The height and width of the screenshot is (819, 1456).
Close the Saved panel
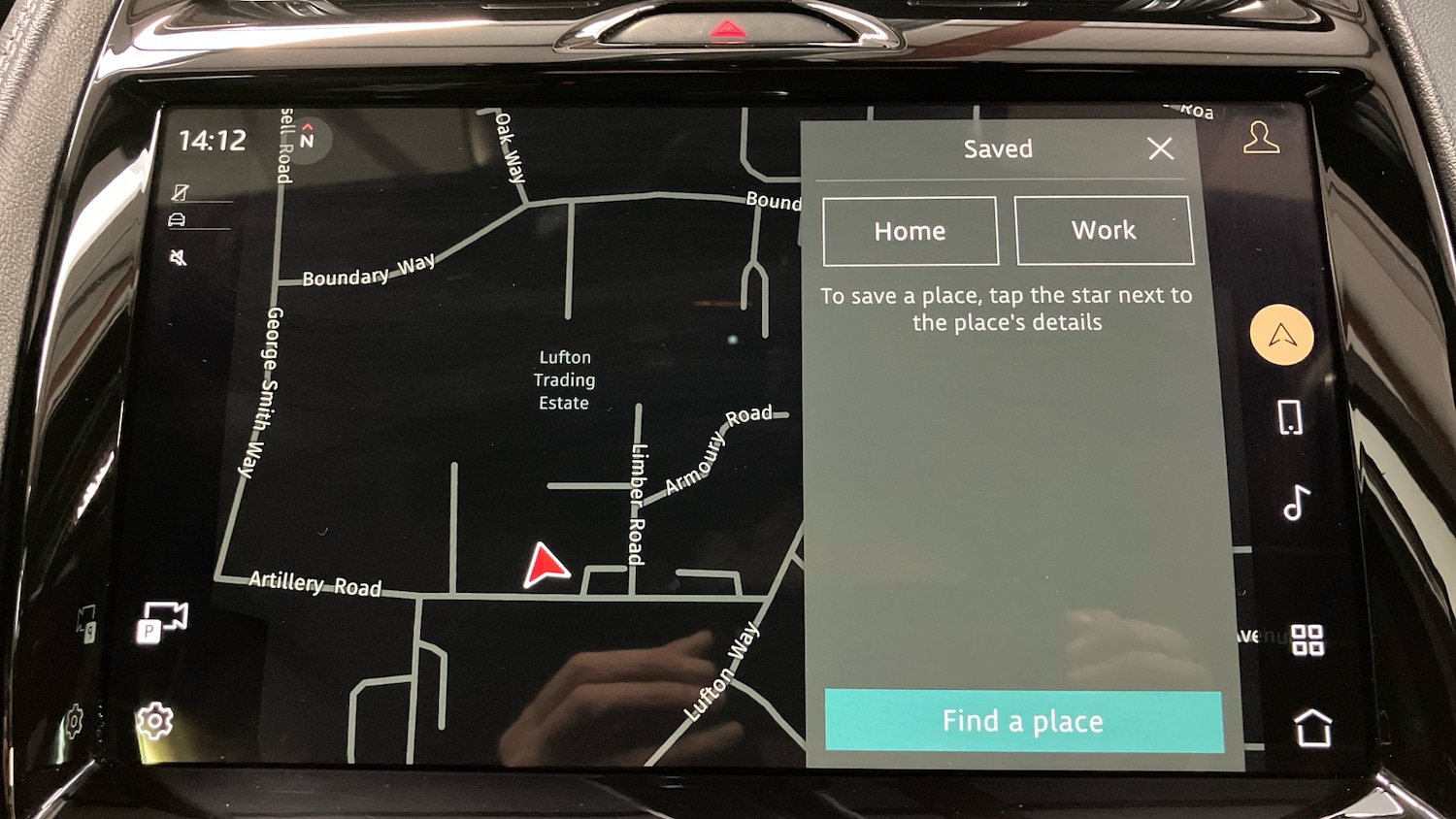click(x=1161, y=148)
